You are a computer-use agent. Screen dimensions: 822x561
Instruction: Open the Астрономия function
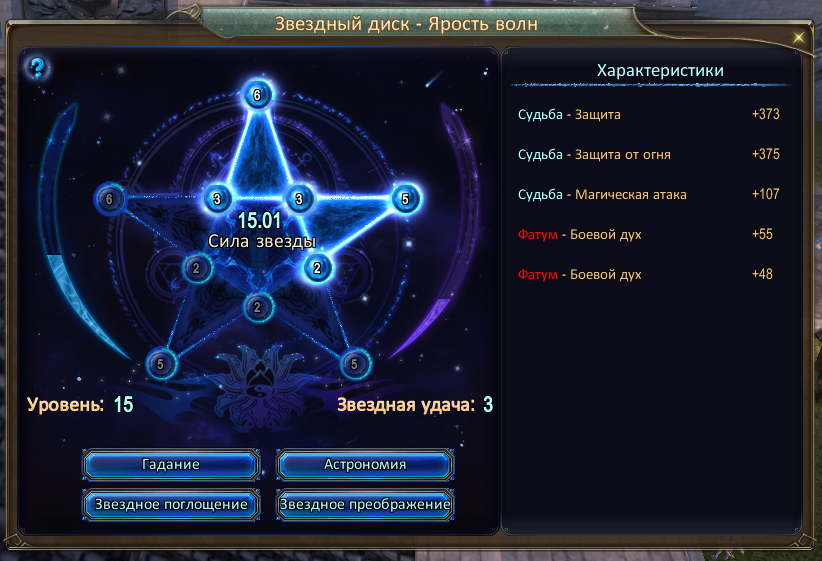[365, 465]
